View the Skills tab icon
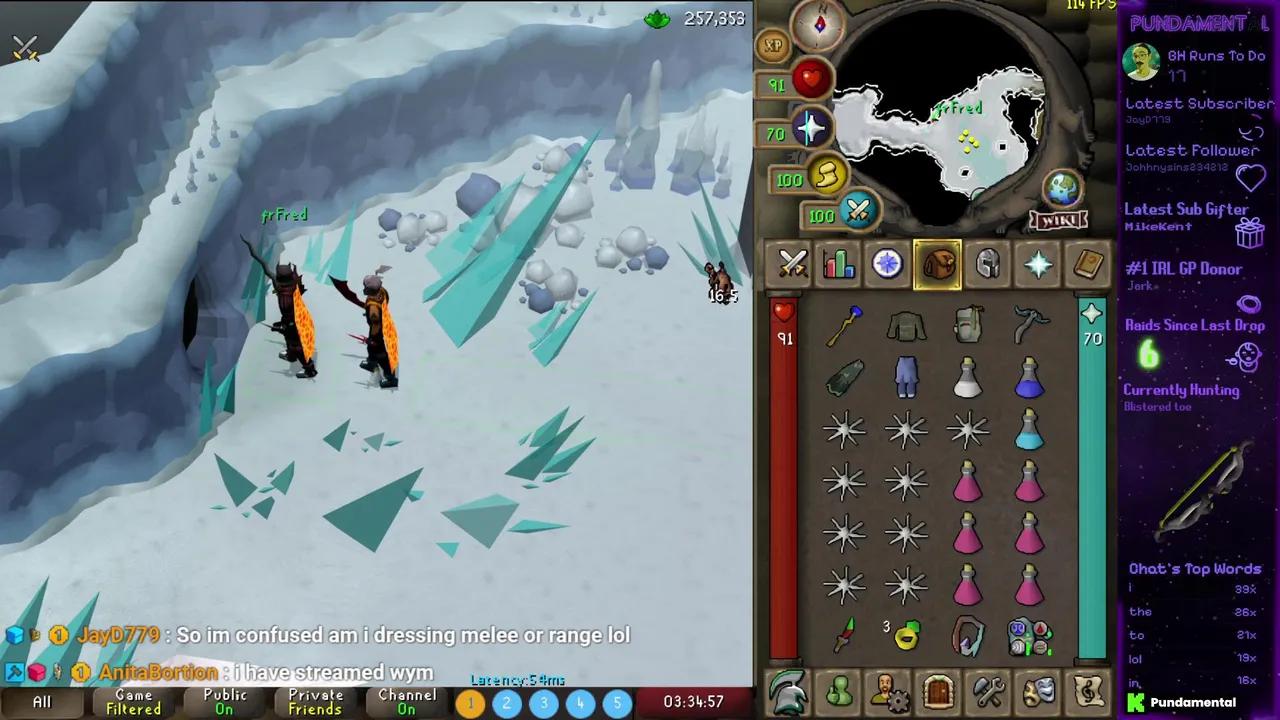 838,263
